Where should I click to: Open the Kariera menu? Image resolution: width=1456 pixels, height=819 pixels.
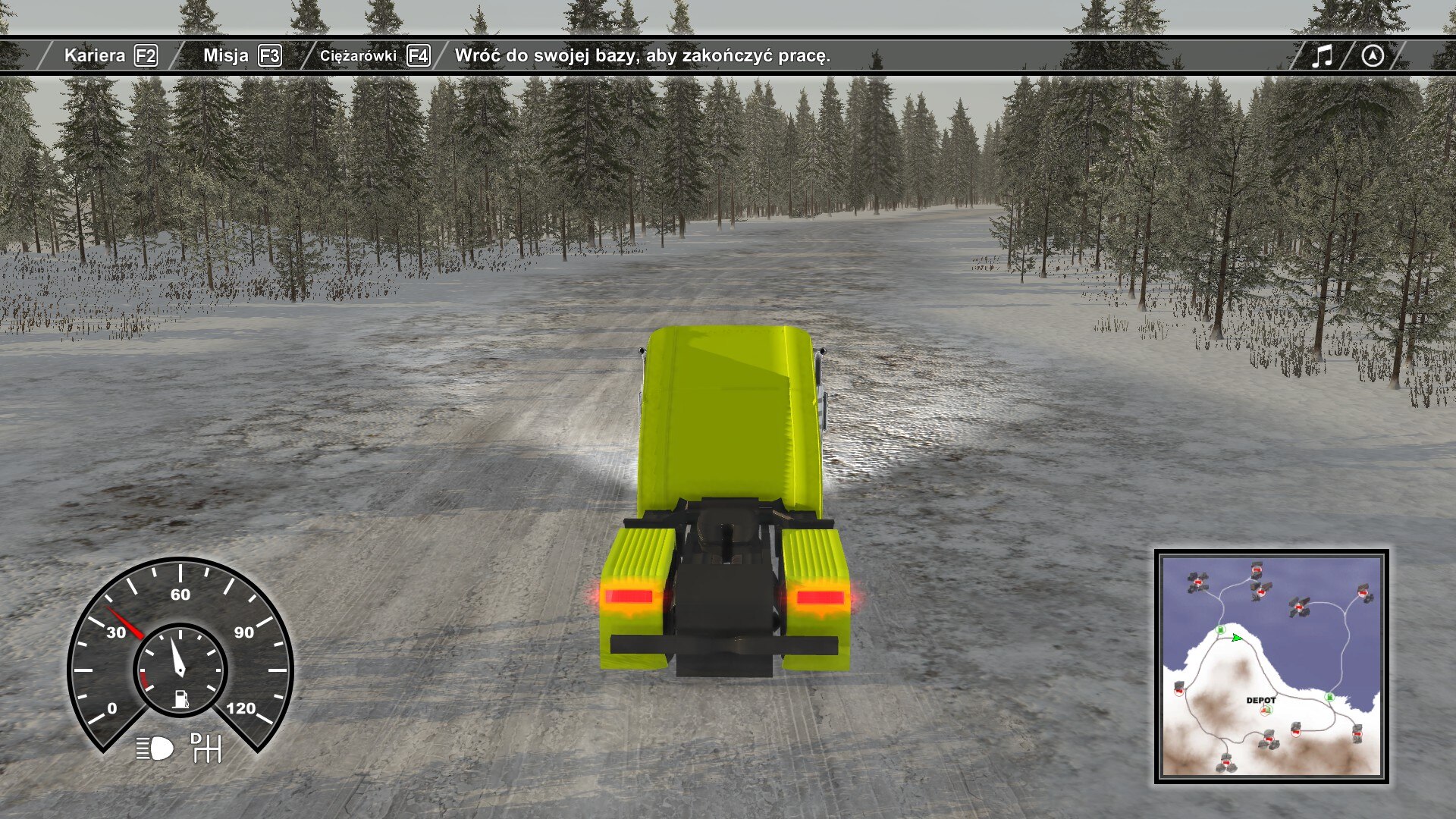[110, 55]
